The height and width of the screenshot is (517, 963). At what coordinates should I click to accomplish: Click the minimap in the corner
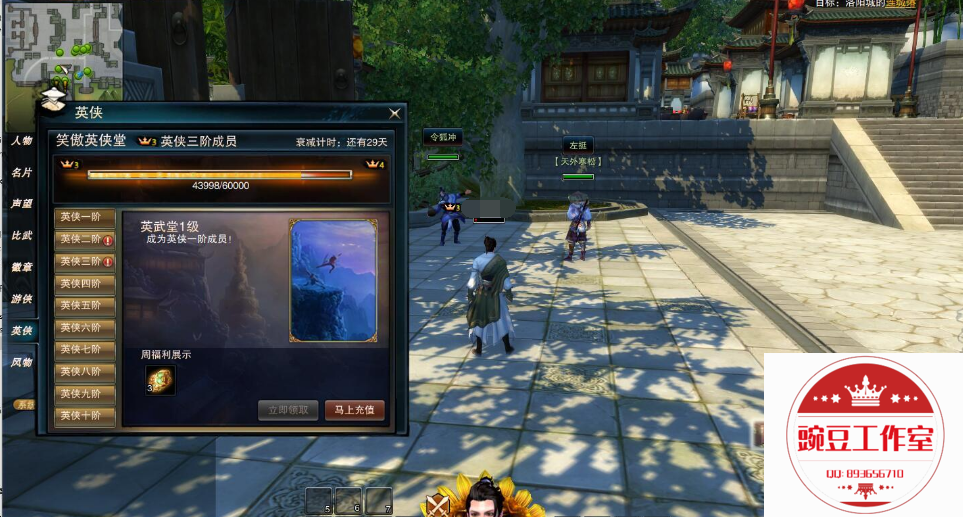[x=63, y=44]
